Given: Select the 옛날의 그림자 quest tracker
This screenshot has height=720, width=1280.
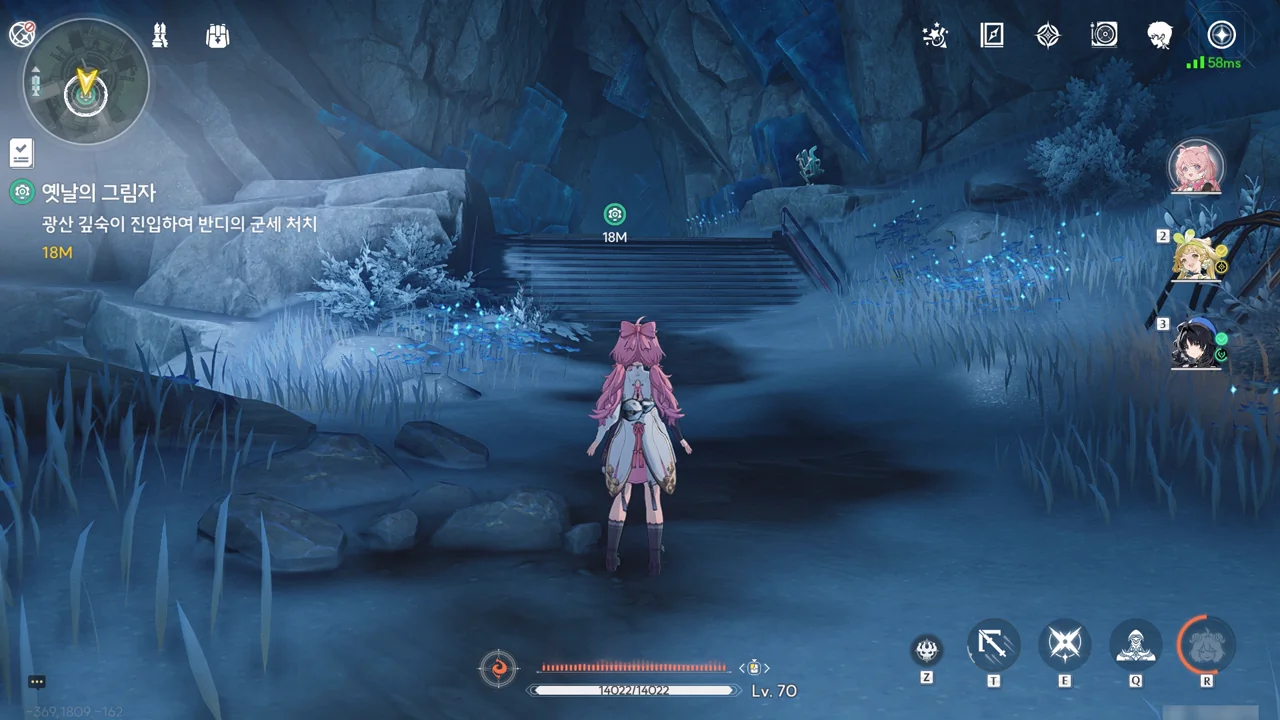Looking at the screenshot, I should coord(99,192).
